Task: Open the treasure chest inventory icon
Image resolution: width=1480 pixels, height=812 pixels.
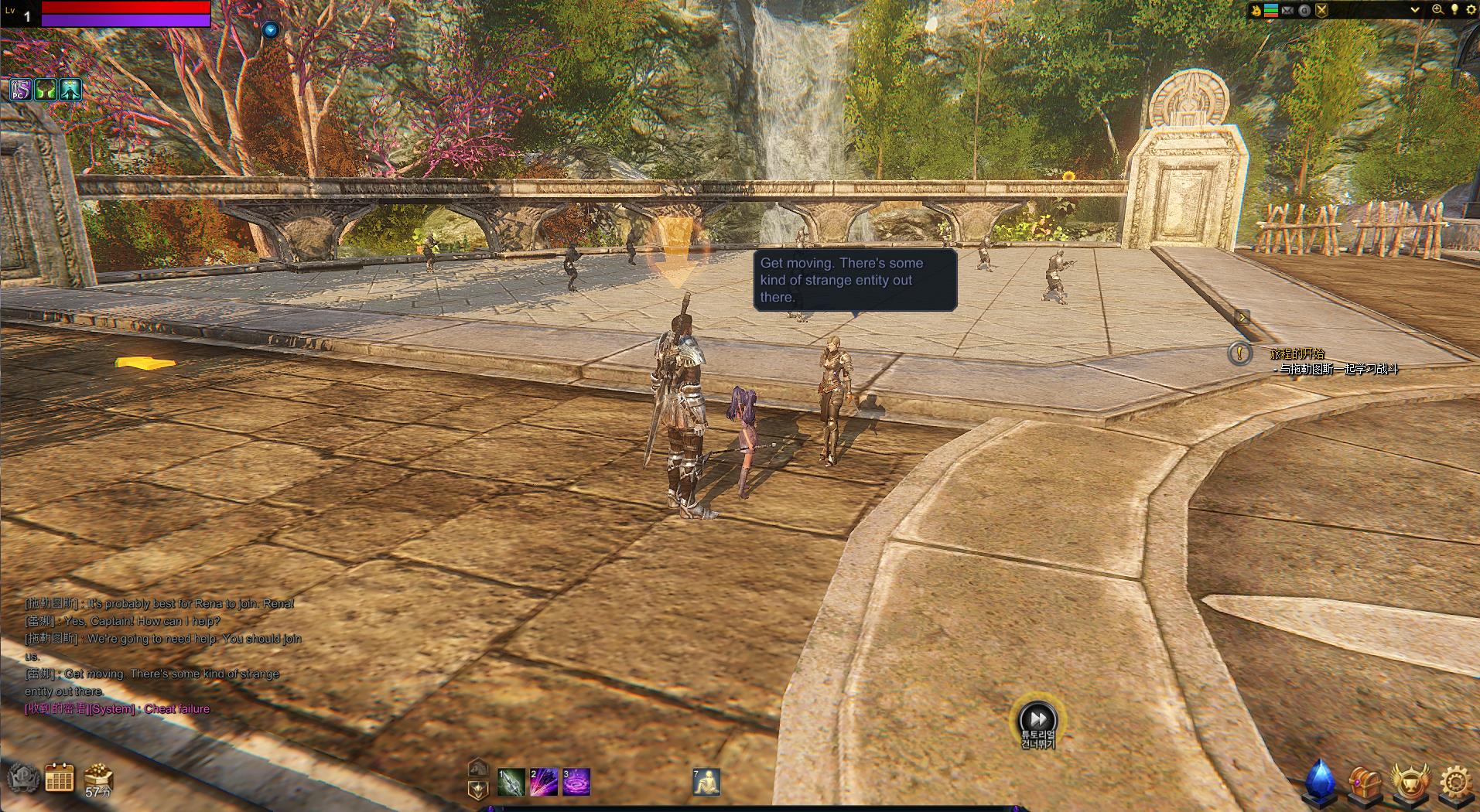Action: click(1365, 783)
